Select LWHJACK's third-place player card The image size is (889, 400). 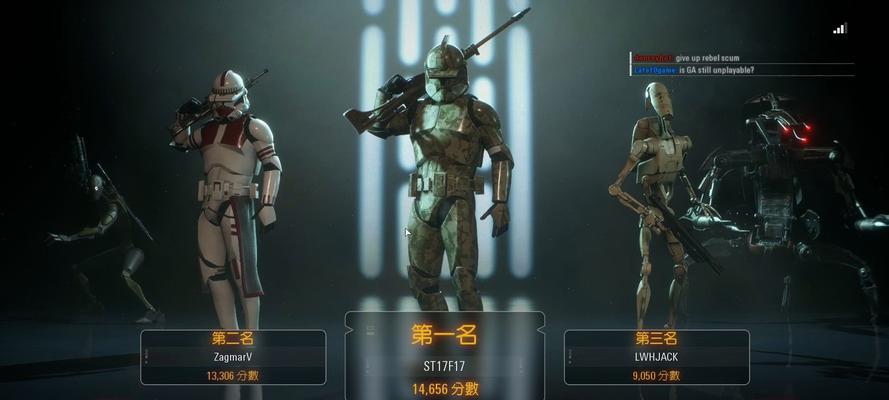pos(656,357)
